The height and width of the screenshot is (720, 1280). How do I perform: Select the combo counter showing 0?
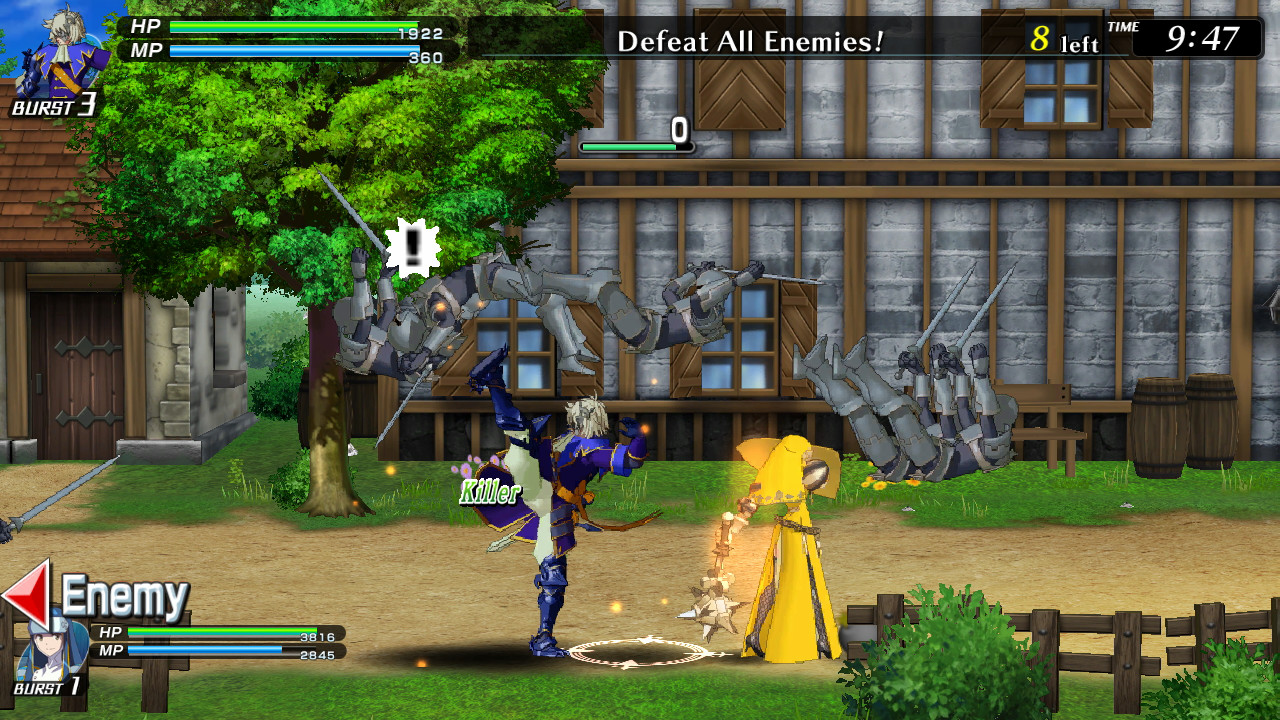680,130
